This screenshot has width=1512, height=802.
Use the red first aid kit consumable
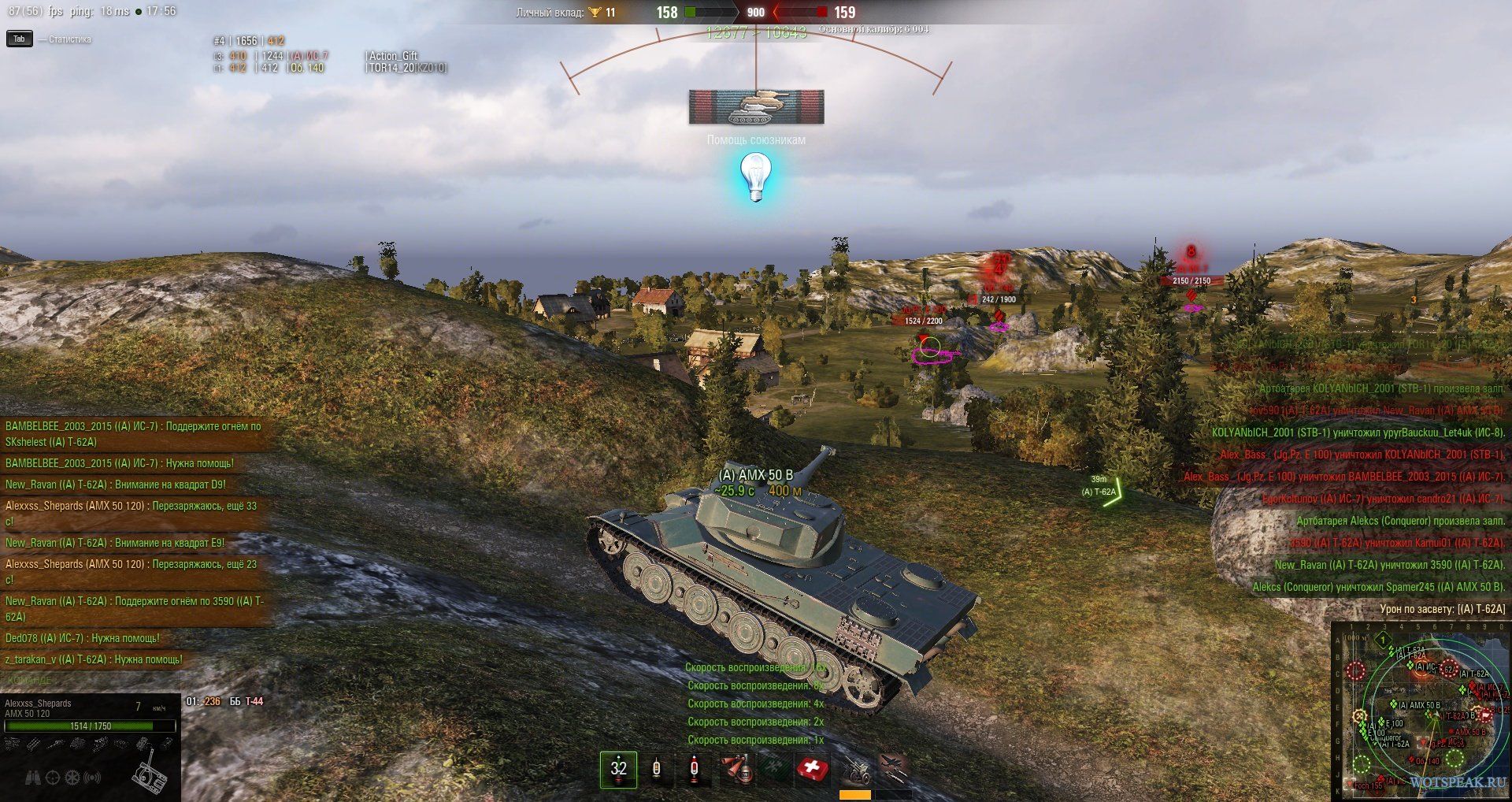[x=812, y=769]
